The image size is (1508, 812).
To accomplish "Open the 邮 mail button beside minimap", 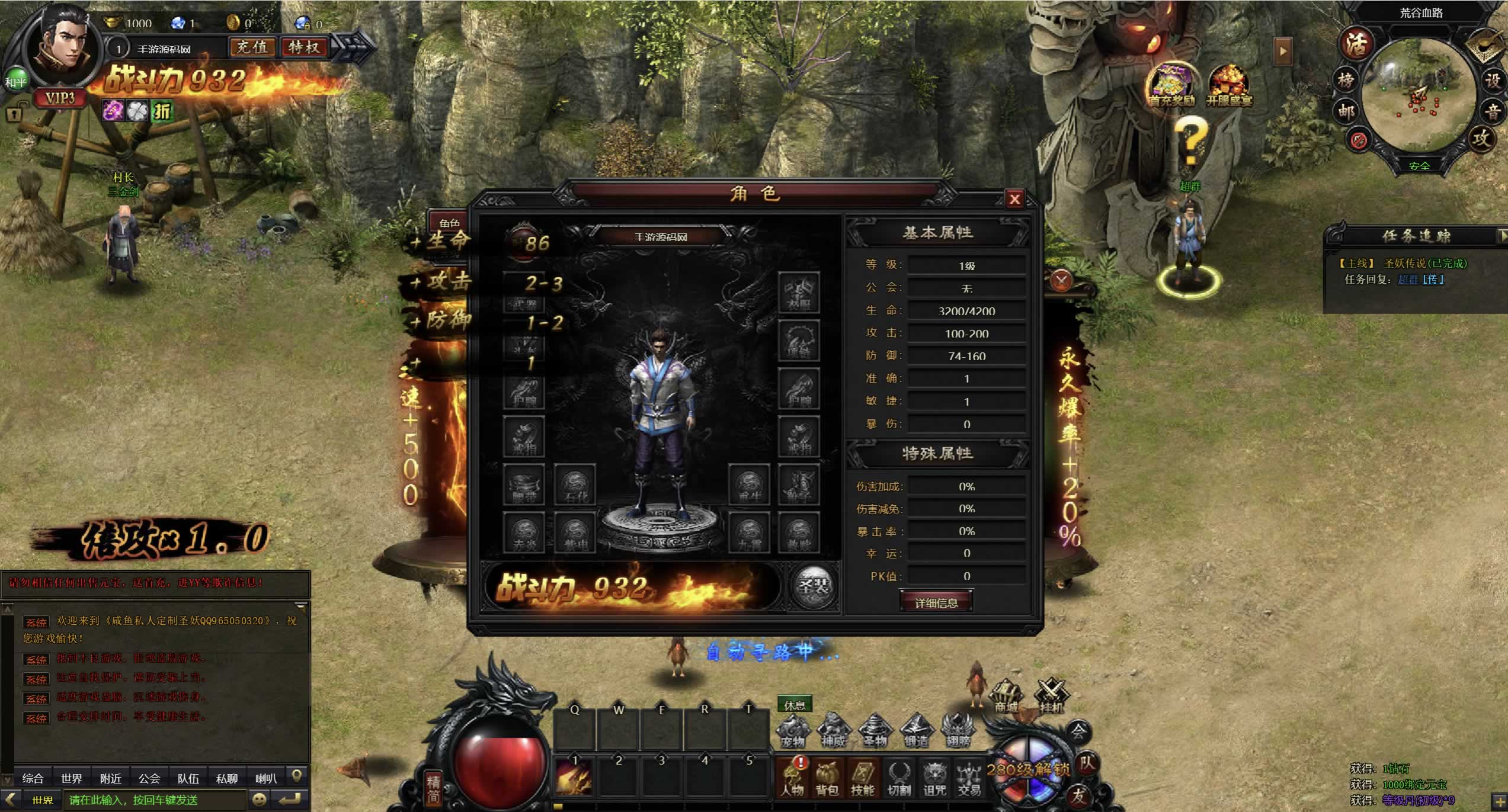I will coord(1346,111).
